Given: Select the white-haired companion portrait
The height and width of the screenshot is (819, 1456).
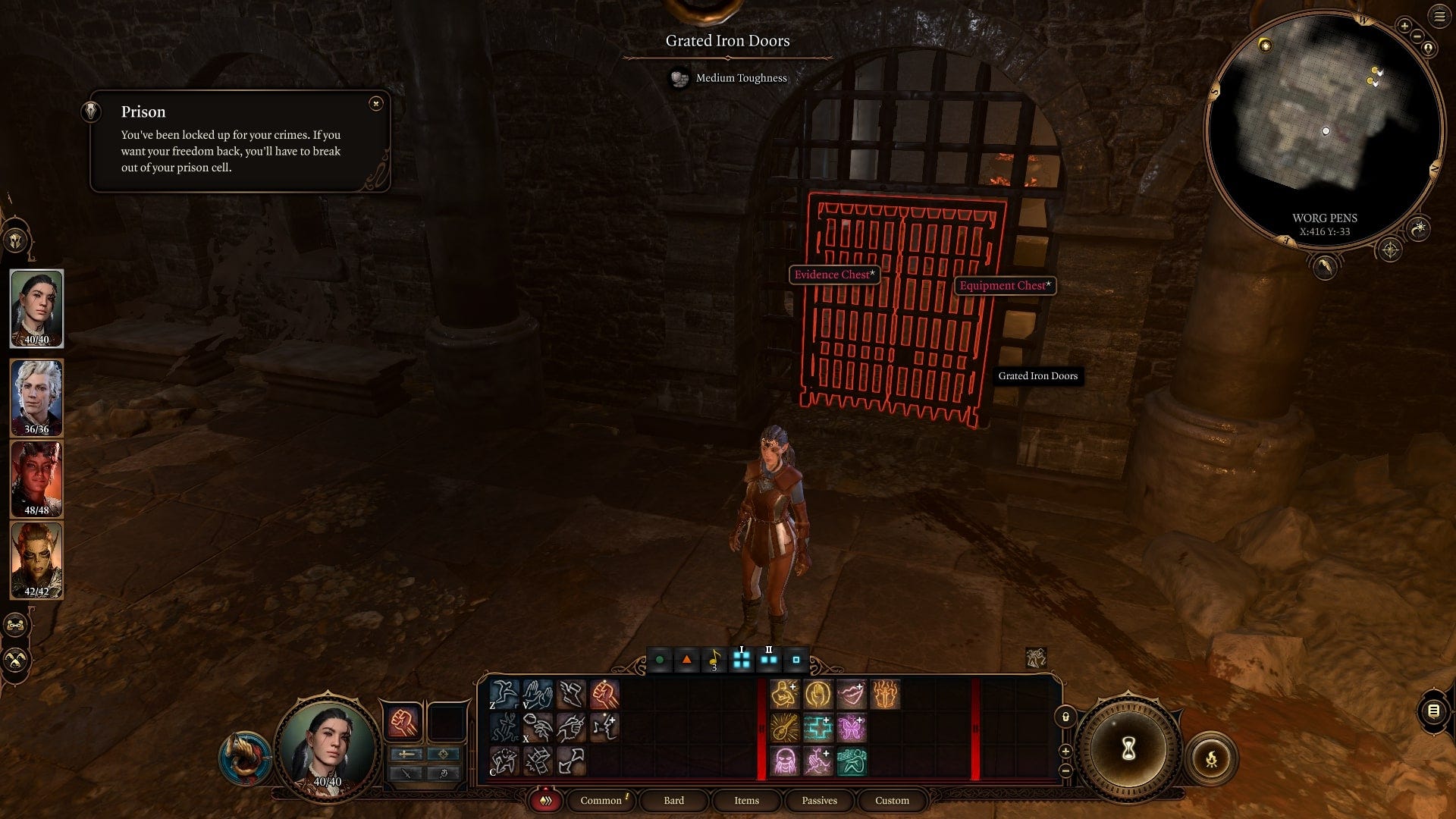Looking at the screenshot, I should [36, 397].
